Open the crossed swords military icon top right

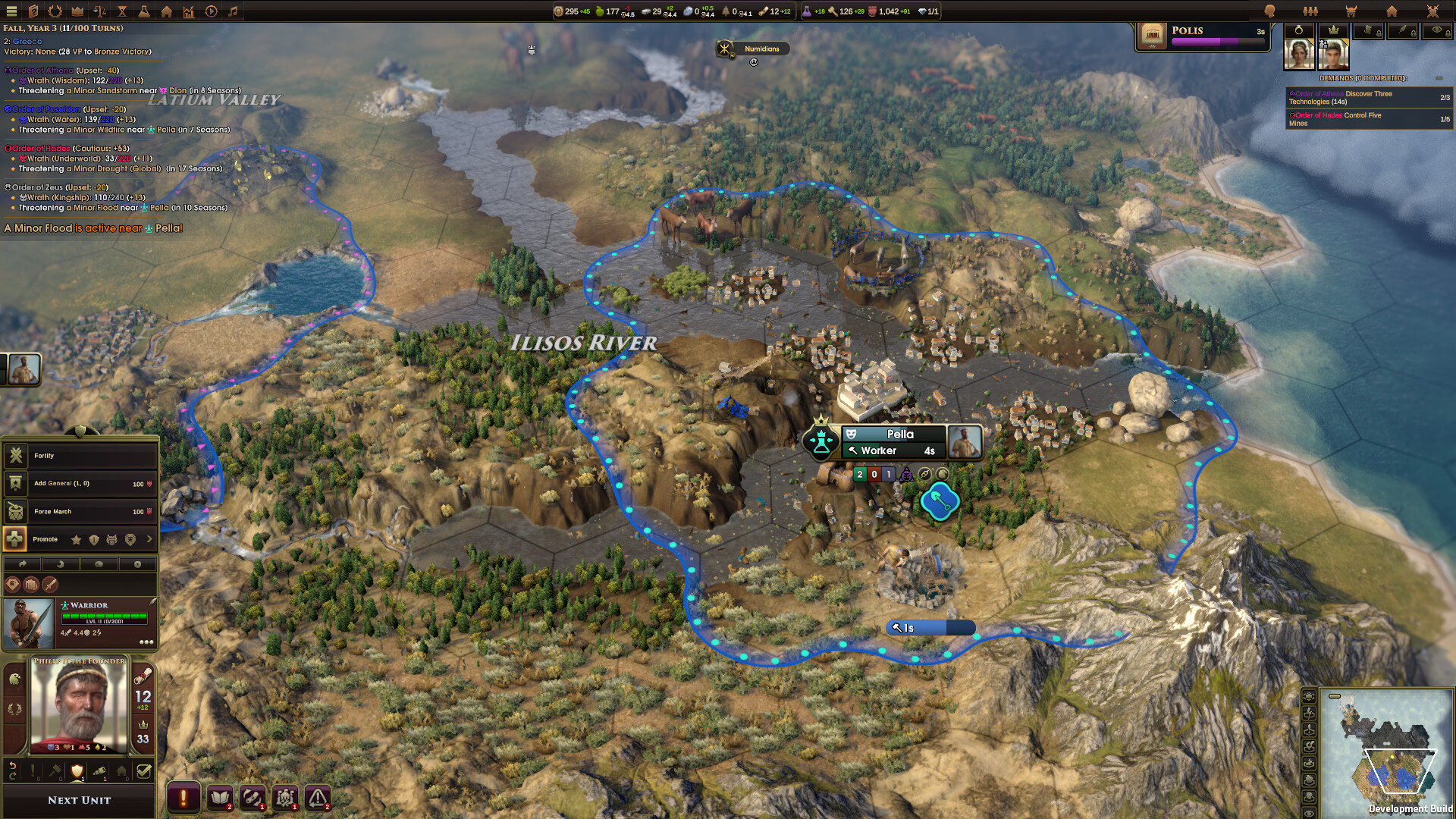click(x=1432, y=11)
